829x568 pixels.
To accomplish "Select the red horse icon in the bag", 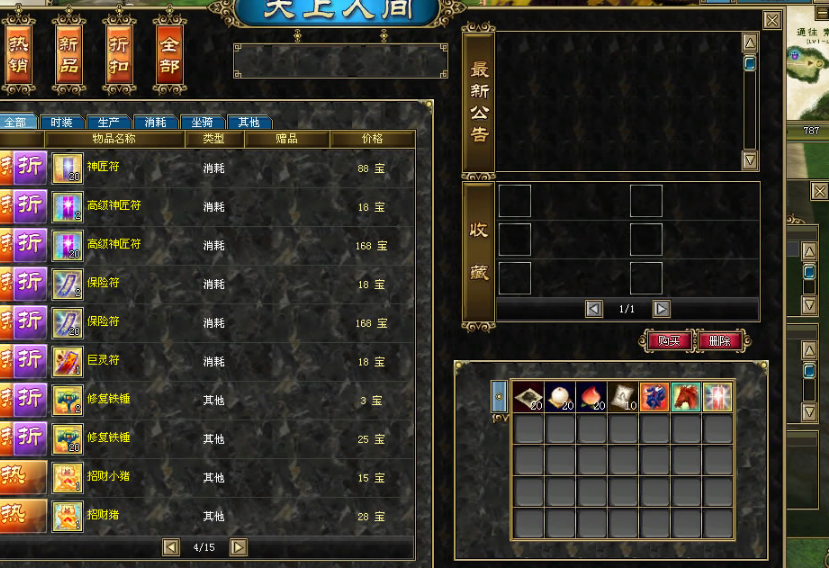I will click(685, 396).
